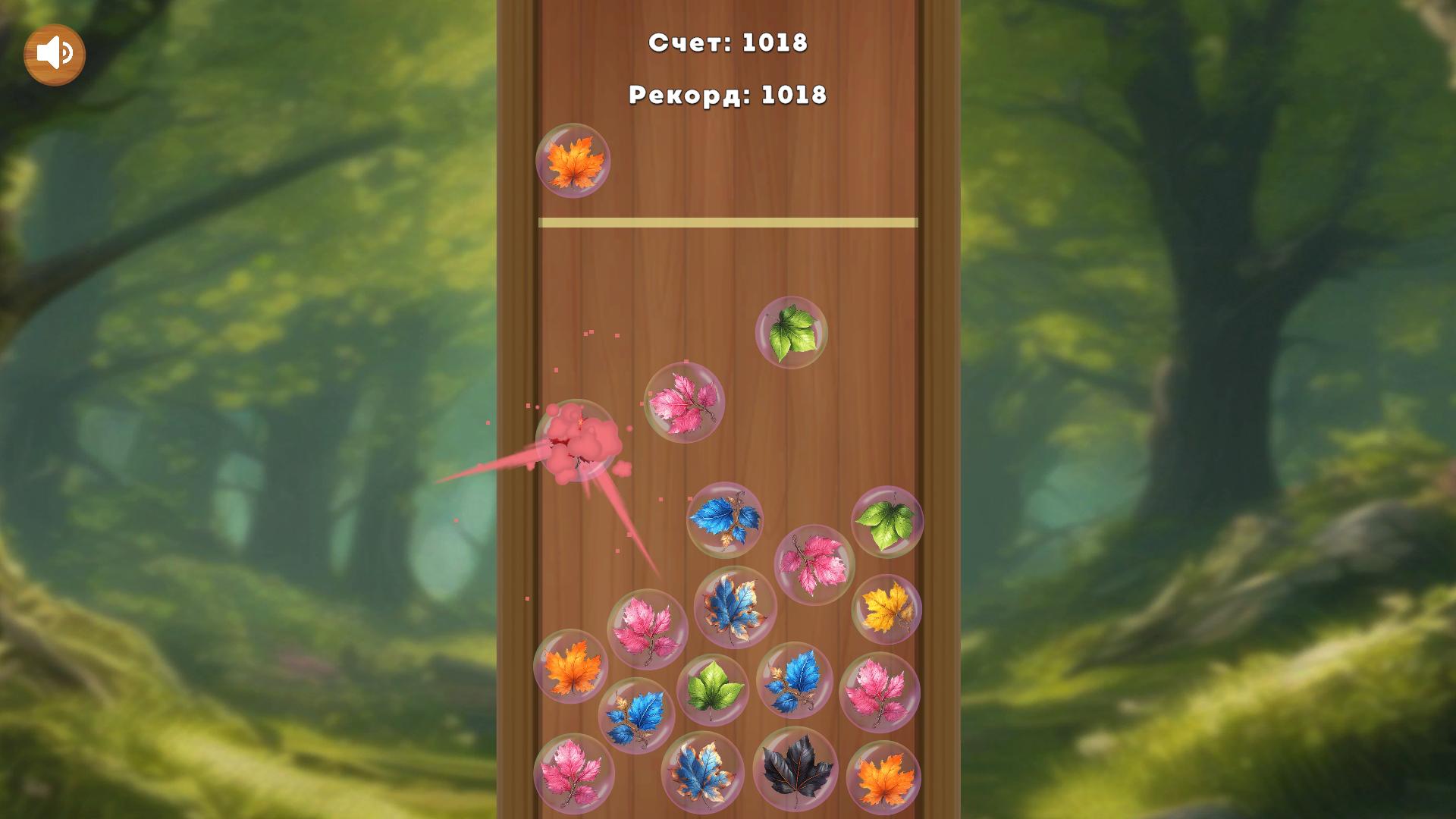Pop the green leaf bubble on the right edge of the cluster

[889, 522]
